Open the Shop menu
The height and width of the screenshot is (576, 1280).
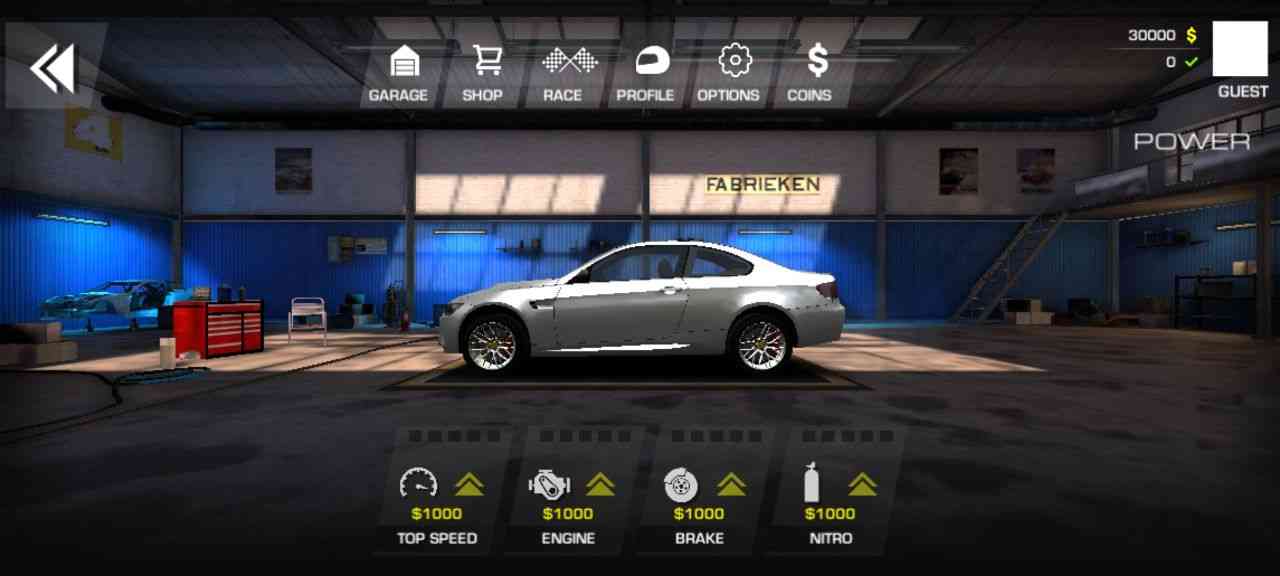point(483,74)
